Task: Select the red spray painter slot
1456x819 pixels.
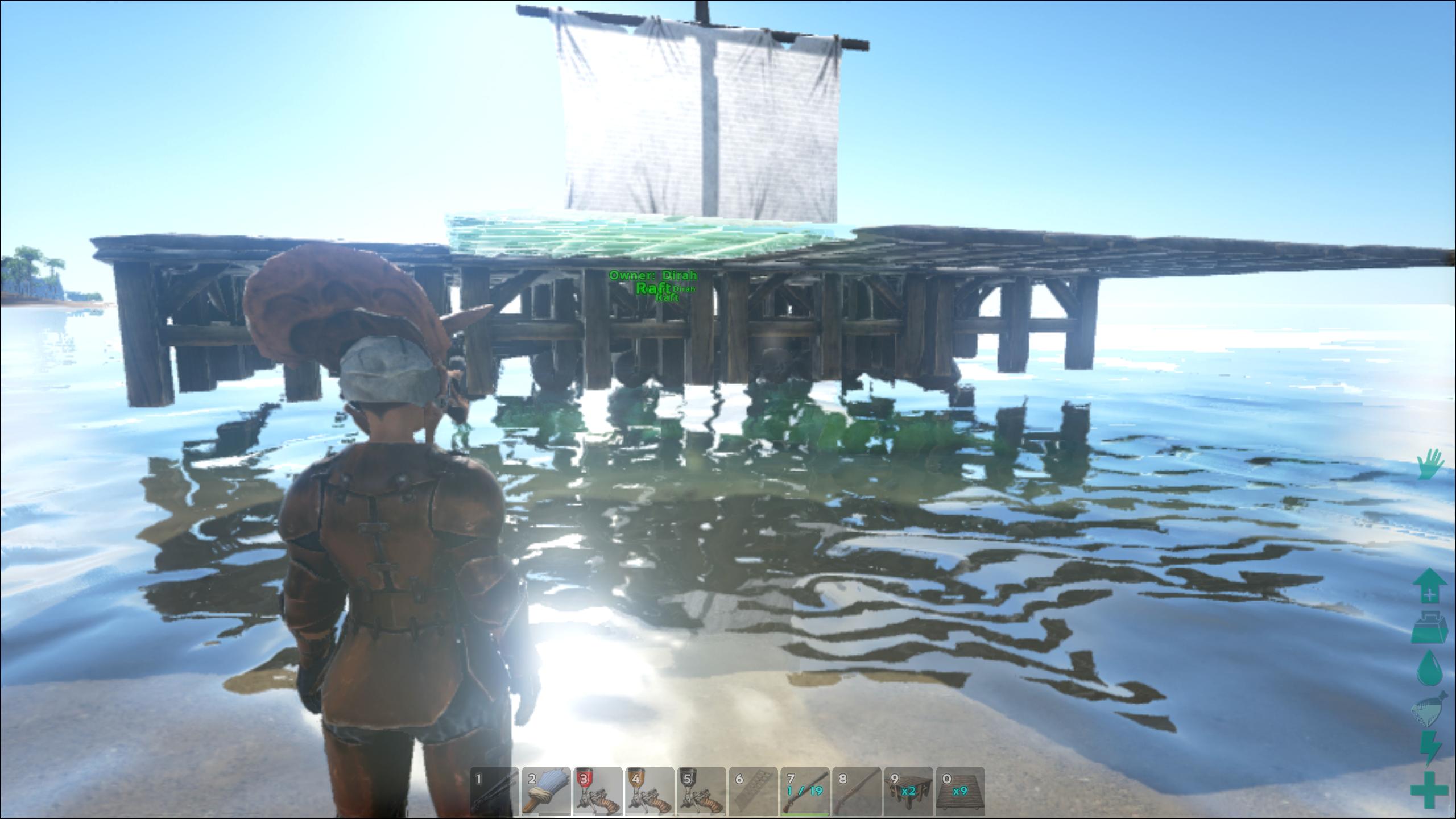Action: point(598,791)
